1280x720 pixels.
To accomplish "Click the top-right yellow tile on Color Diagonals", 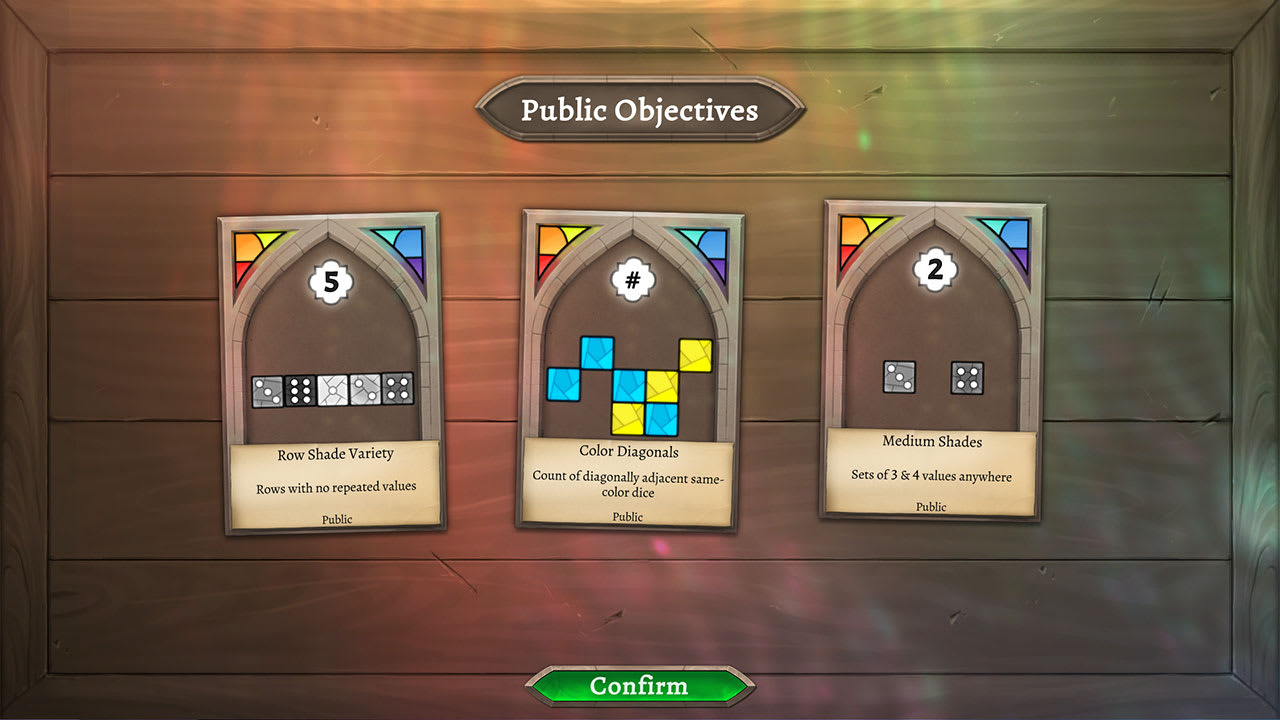I will pyautogui.click(x=695, y=354).
